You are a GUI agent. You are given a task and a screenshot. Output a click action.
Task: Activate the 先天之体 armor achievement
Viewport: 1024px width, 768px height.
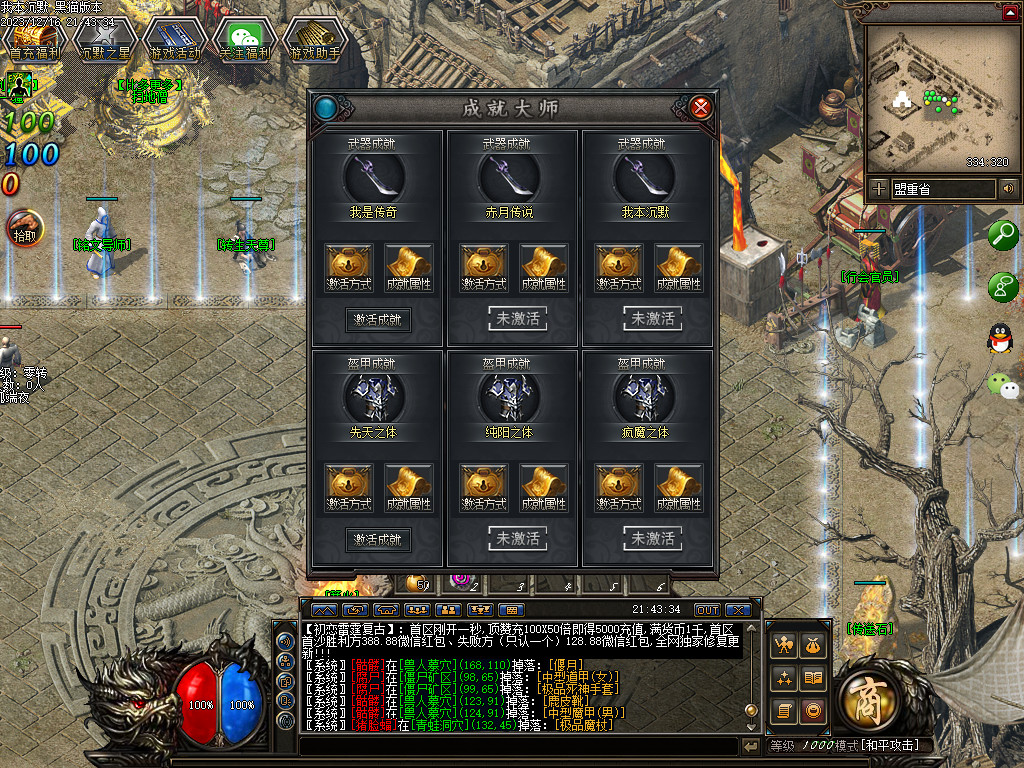point(379,539)
